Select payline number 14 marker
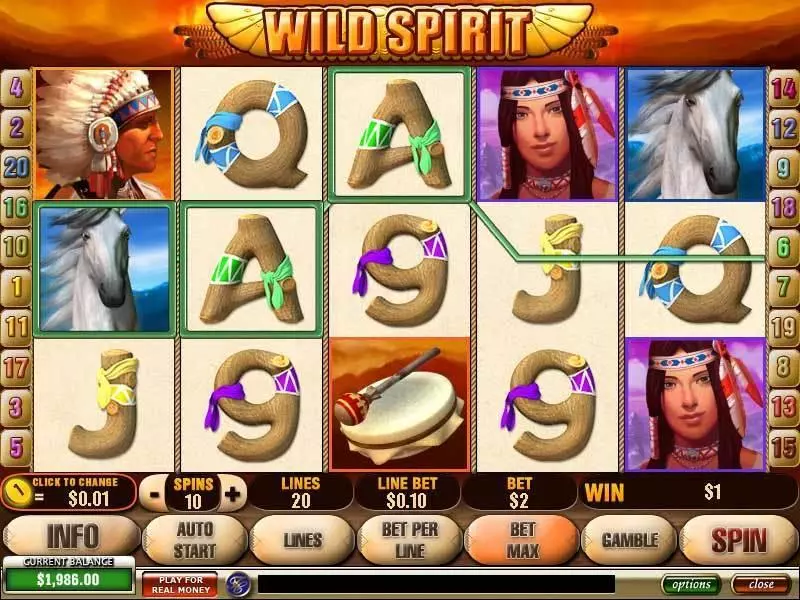Image resolution: width=800 pixels, height=600 pixels. (x=783, y=87)
